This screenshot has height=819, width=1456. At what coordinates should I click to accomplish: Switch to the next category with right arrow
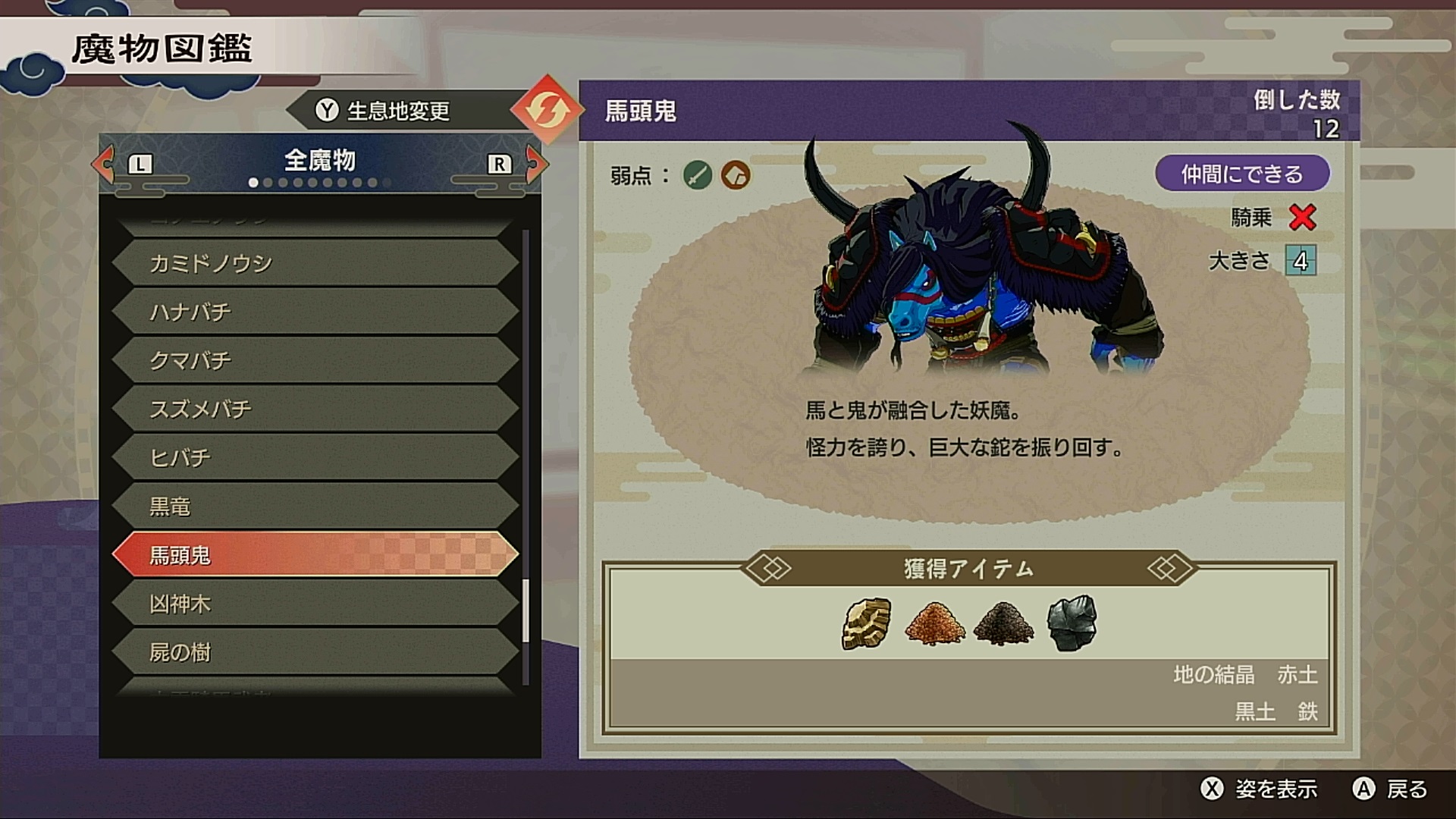coord(535,163)
